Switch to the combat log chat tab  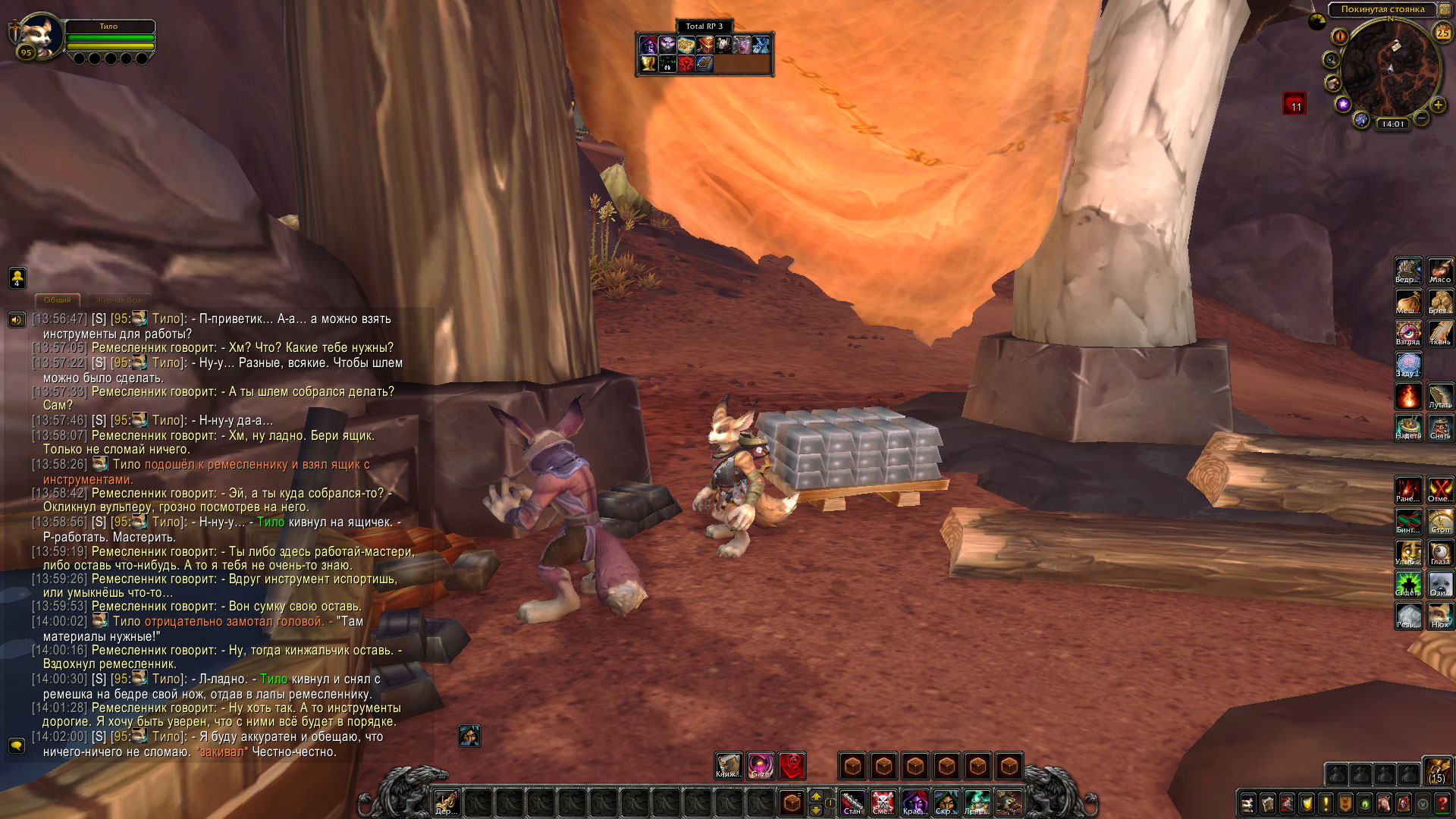tap(118, 300)
